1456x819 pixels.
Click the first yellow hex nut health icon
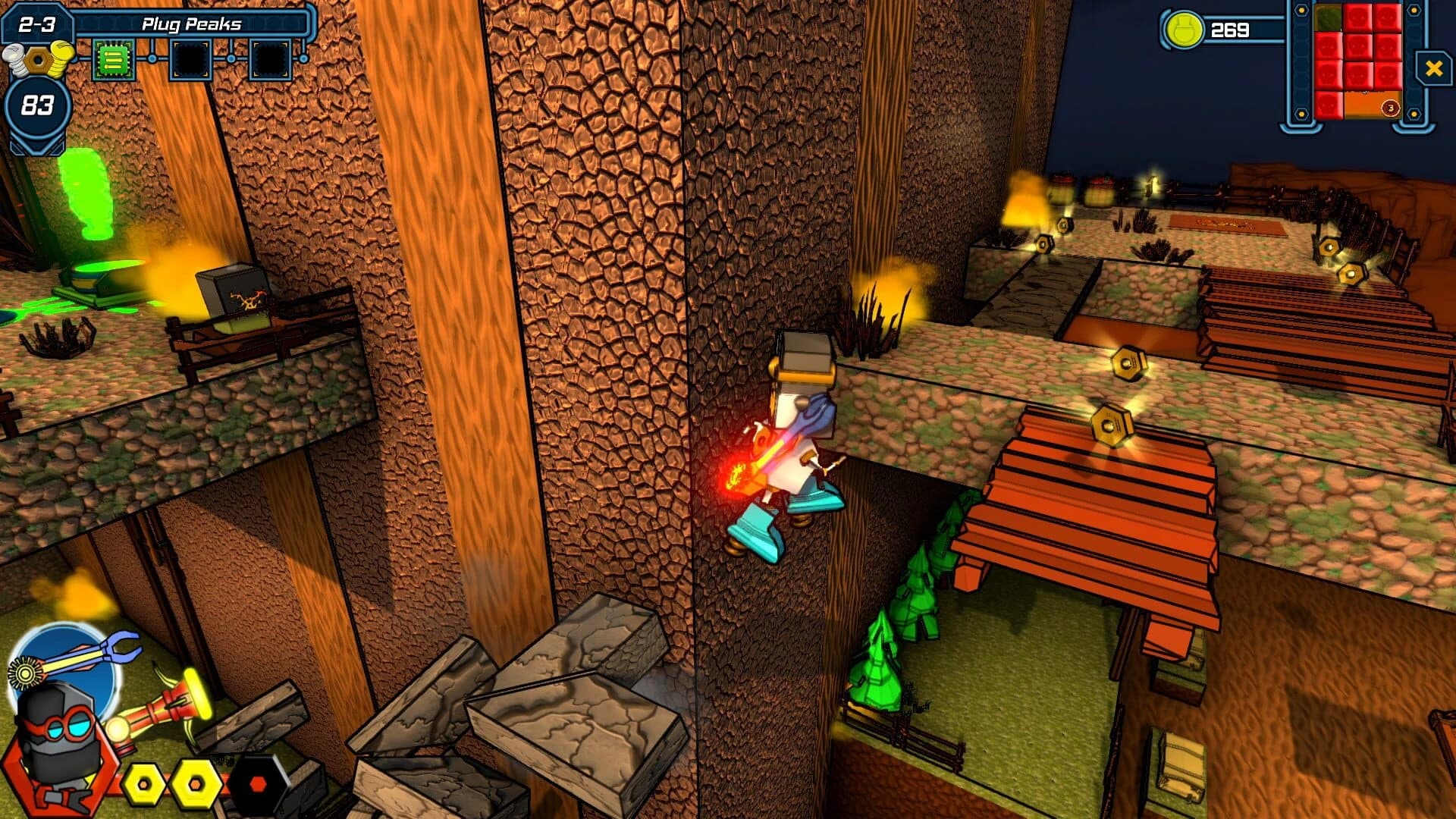(x=143, y=784)
